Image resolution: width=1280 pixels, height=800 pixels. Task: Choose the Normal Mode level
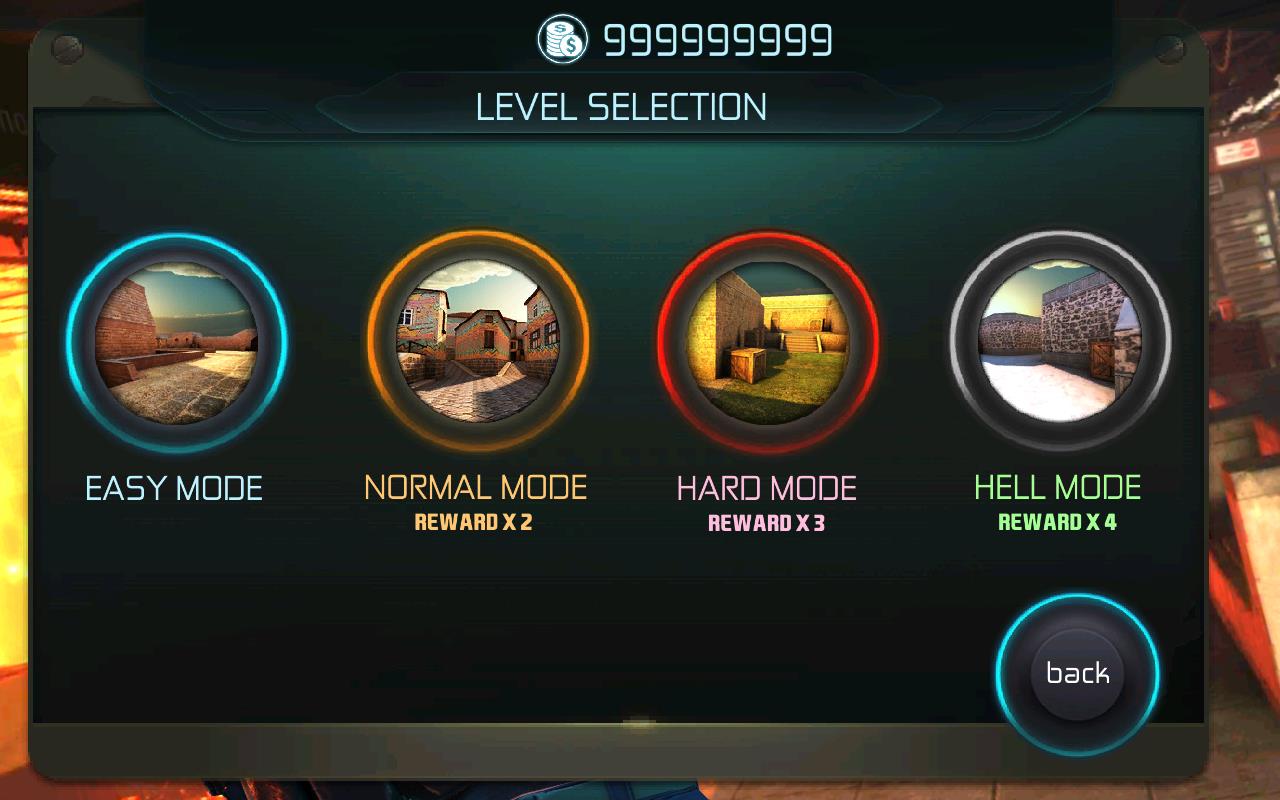click(477, 341)
